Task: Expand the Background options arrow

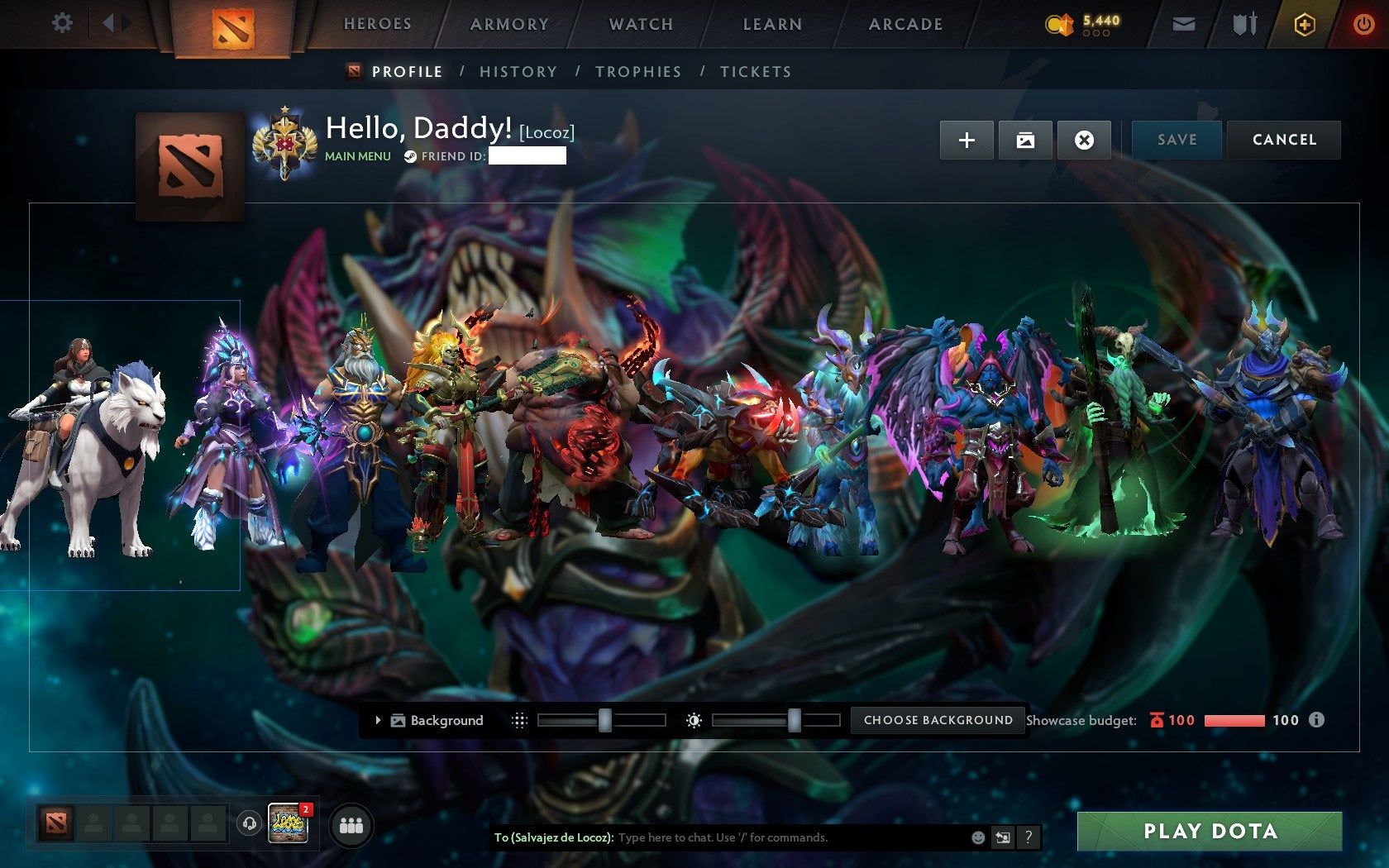Action: click(x=379, y=720)
